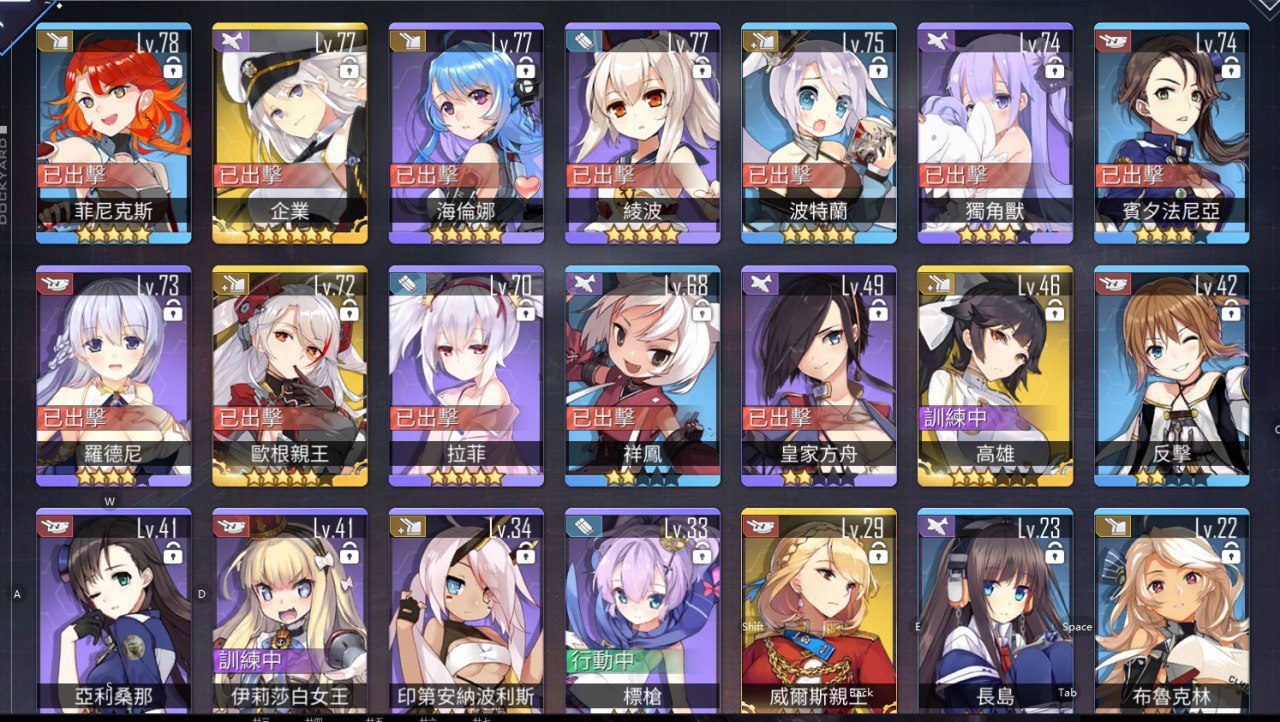Select the 皇家方舟 ship card
Screen dimensions: 1280x722
819,375
